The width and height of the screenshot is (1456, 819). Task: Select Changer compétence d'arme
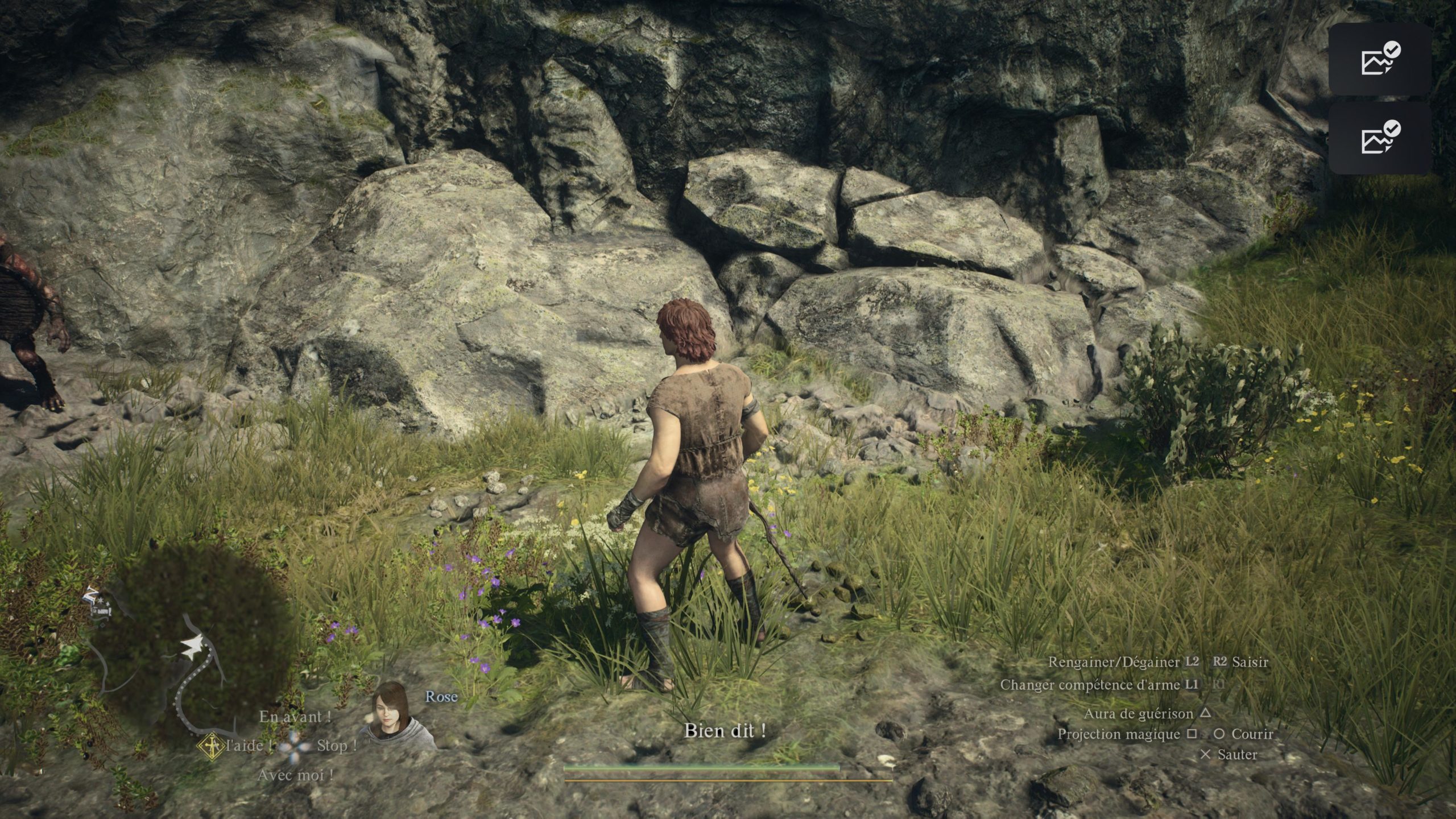[x=1090, y=685]
